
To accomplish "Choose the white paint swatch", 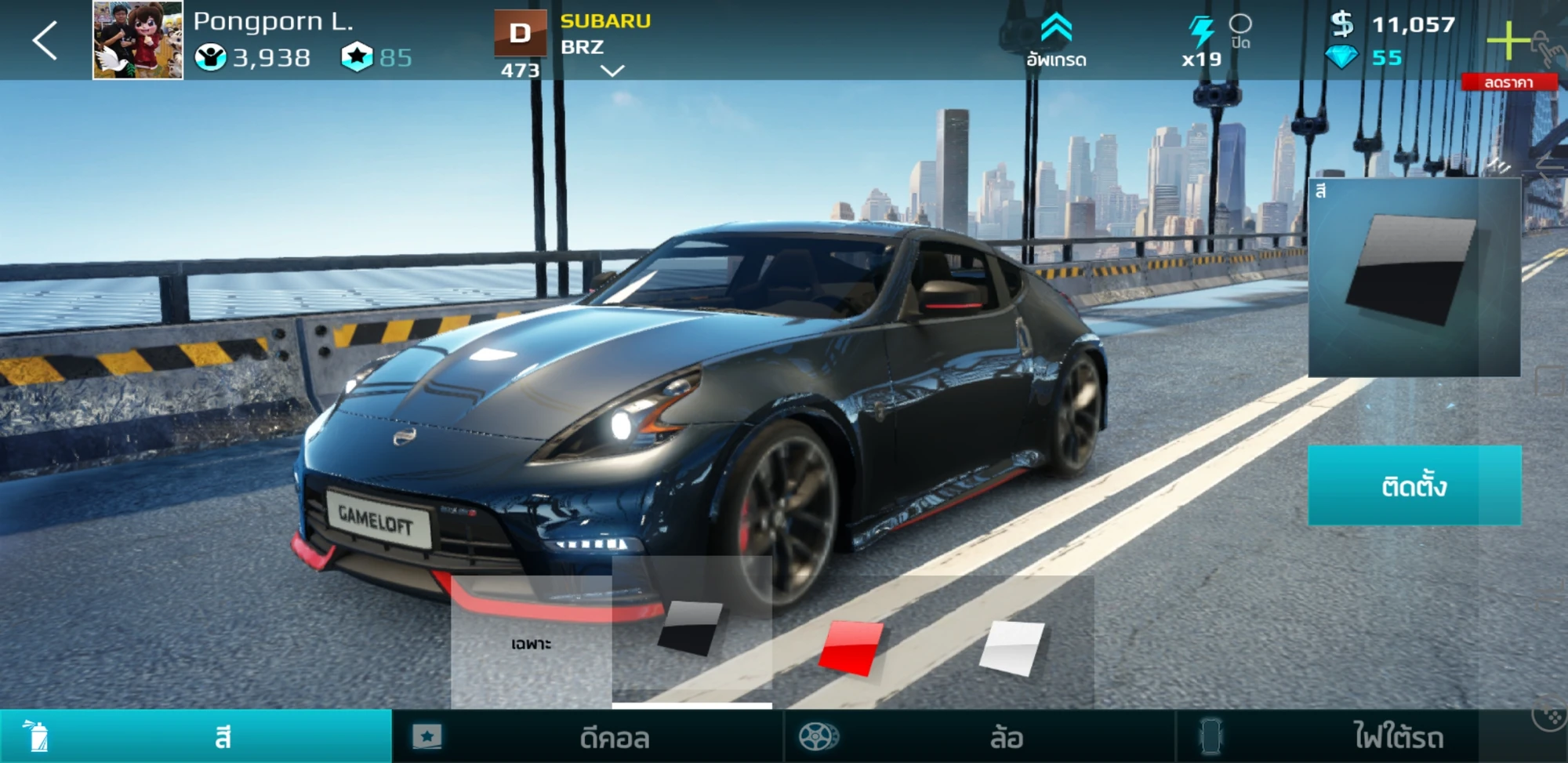I will 1012,648.
